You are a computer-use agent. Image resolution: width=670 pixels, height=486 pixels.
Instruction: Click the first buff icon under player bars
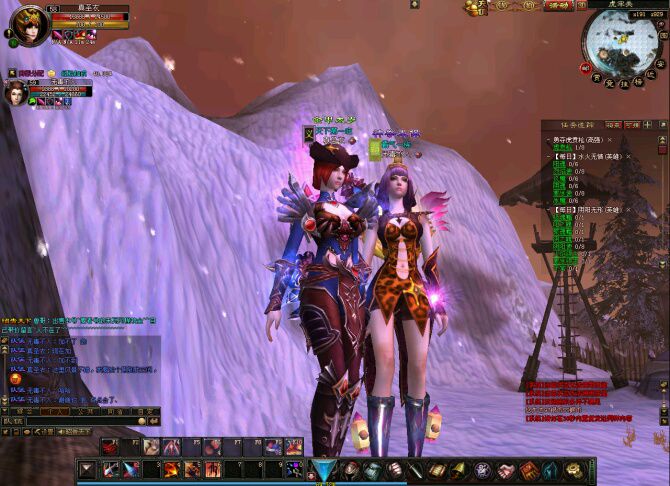[x=57, y=34]
